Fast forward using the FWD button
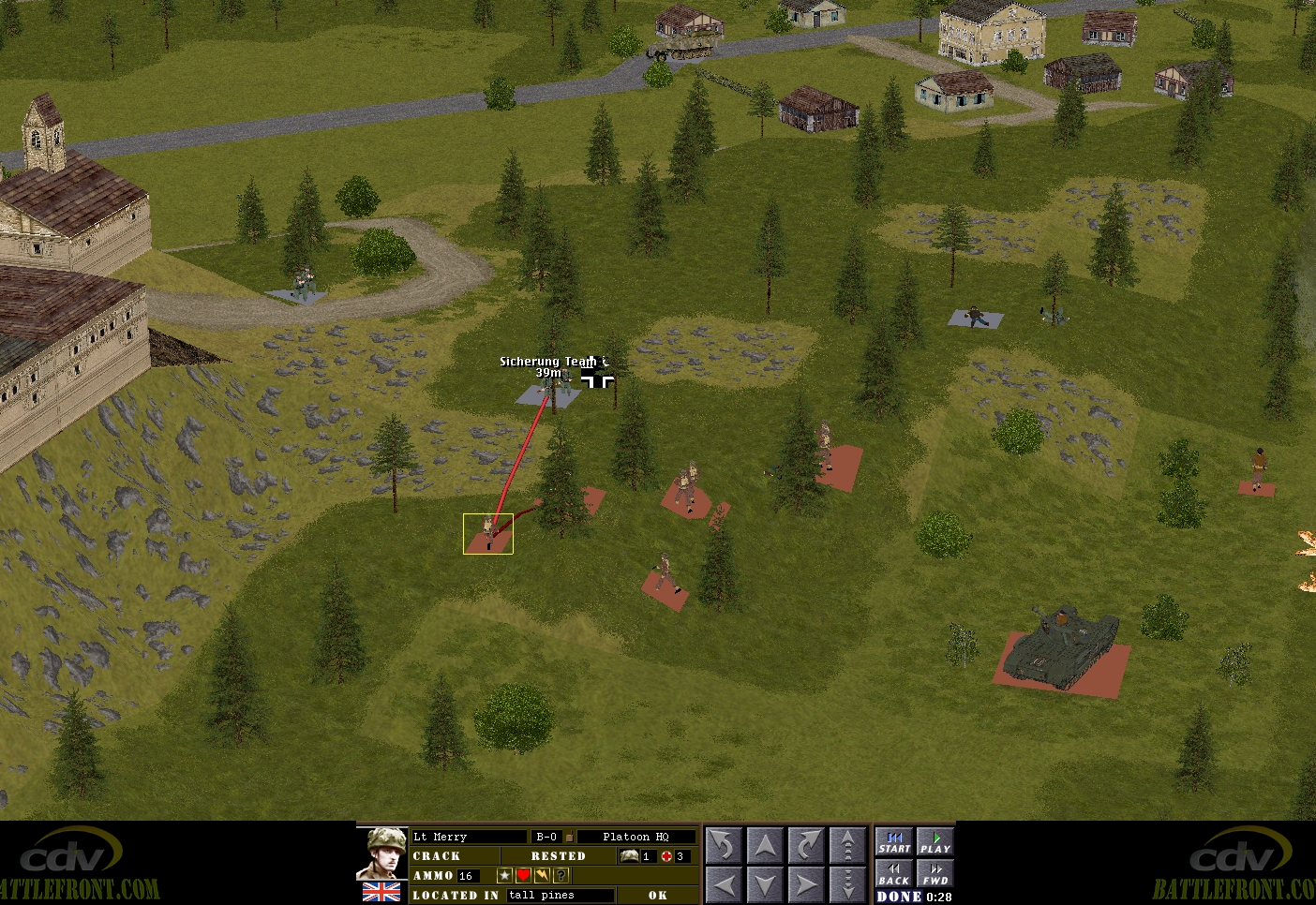Screen dimensions: 1316x905 click(935, 875)
